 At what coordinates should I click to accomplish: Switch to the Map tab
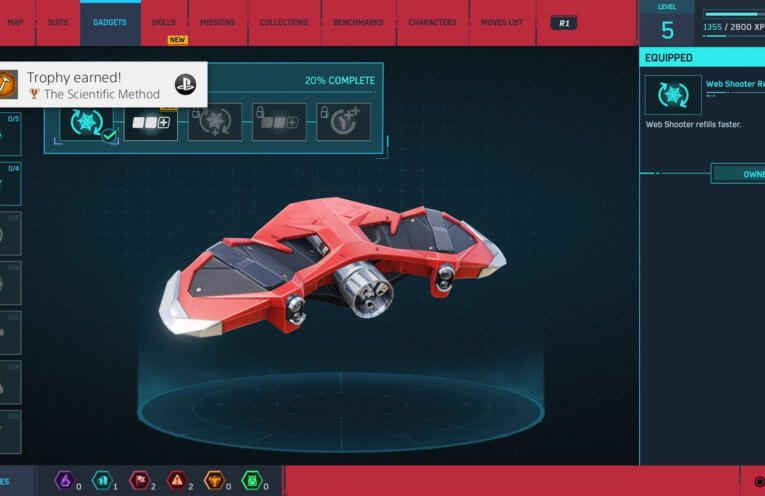(x=15, y=22)
